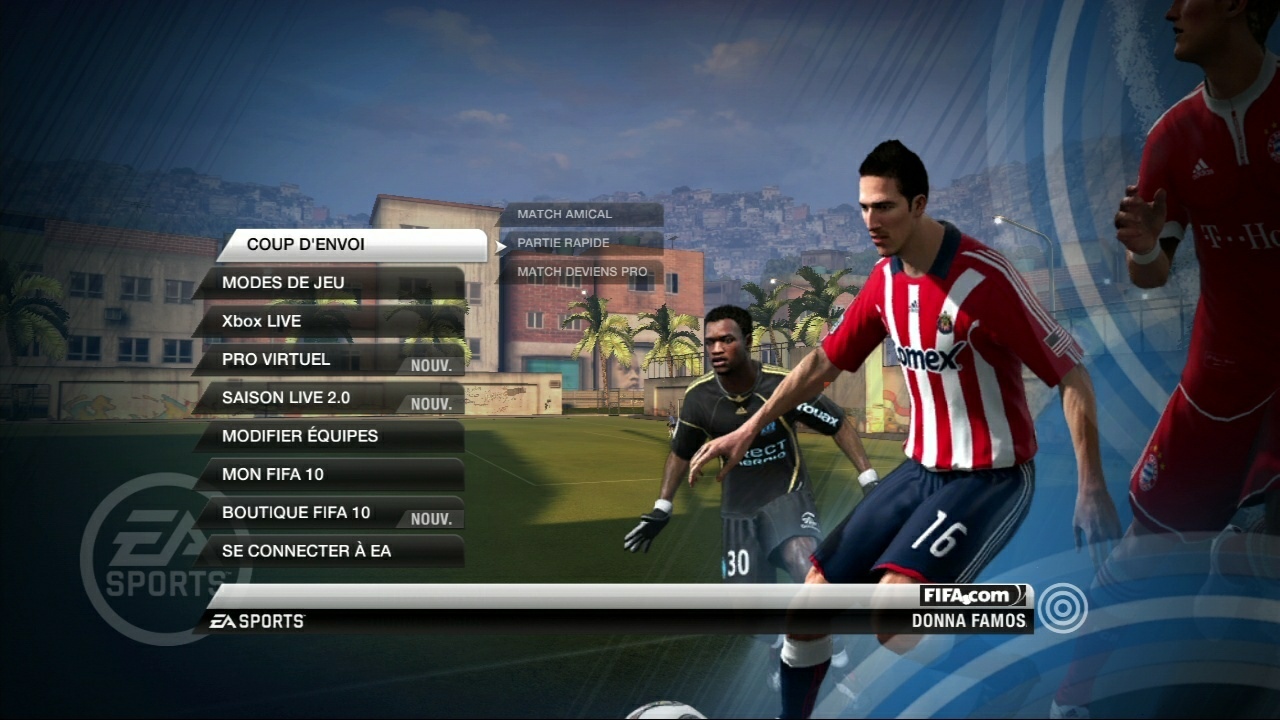Select MATCH AMICAL from the submenu

tap(563, 213)
